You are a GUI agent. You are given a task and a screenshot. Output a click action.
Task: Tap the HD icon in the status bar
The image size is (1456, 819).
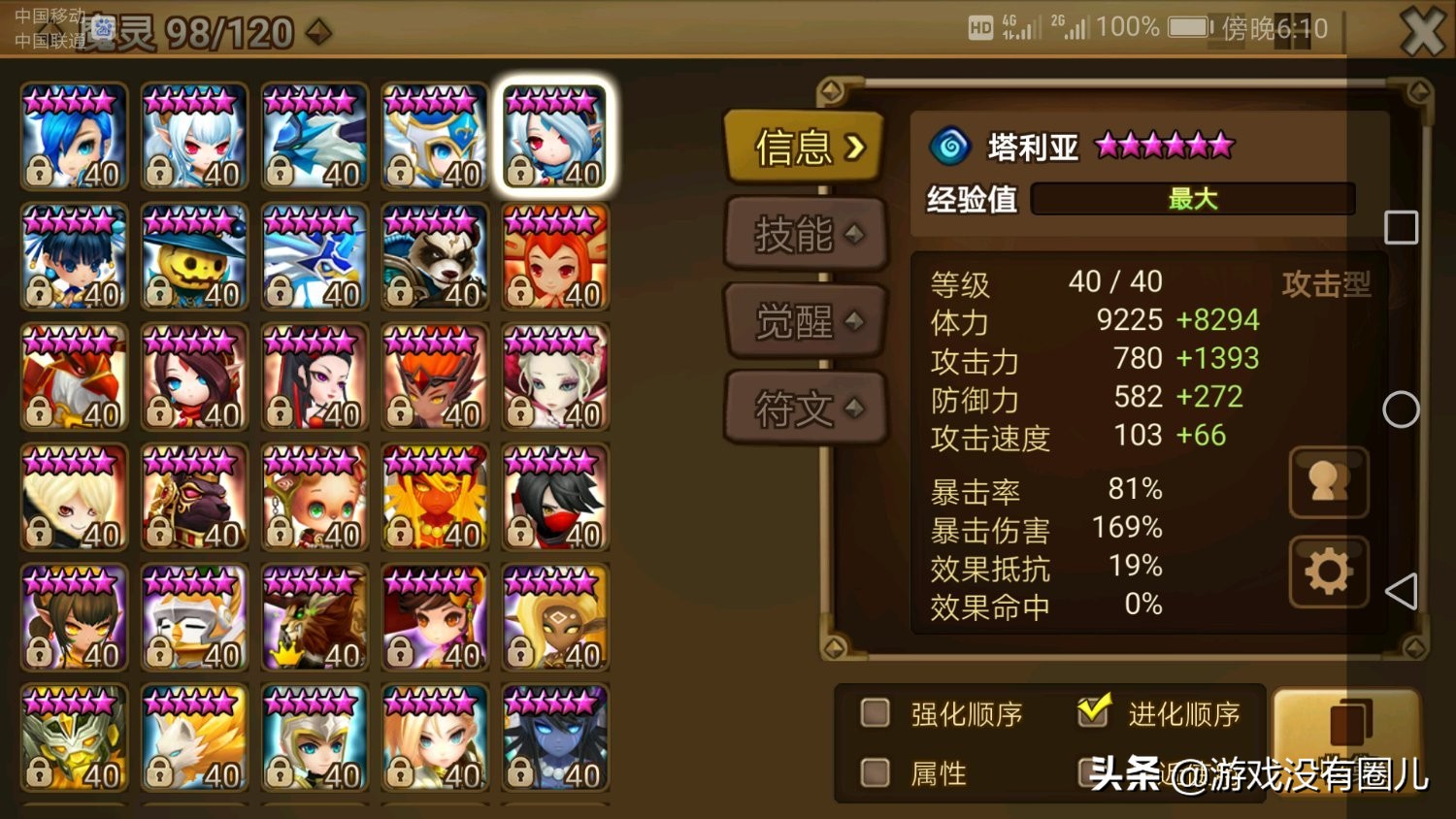(x=983, y=27)
